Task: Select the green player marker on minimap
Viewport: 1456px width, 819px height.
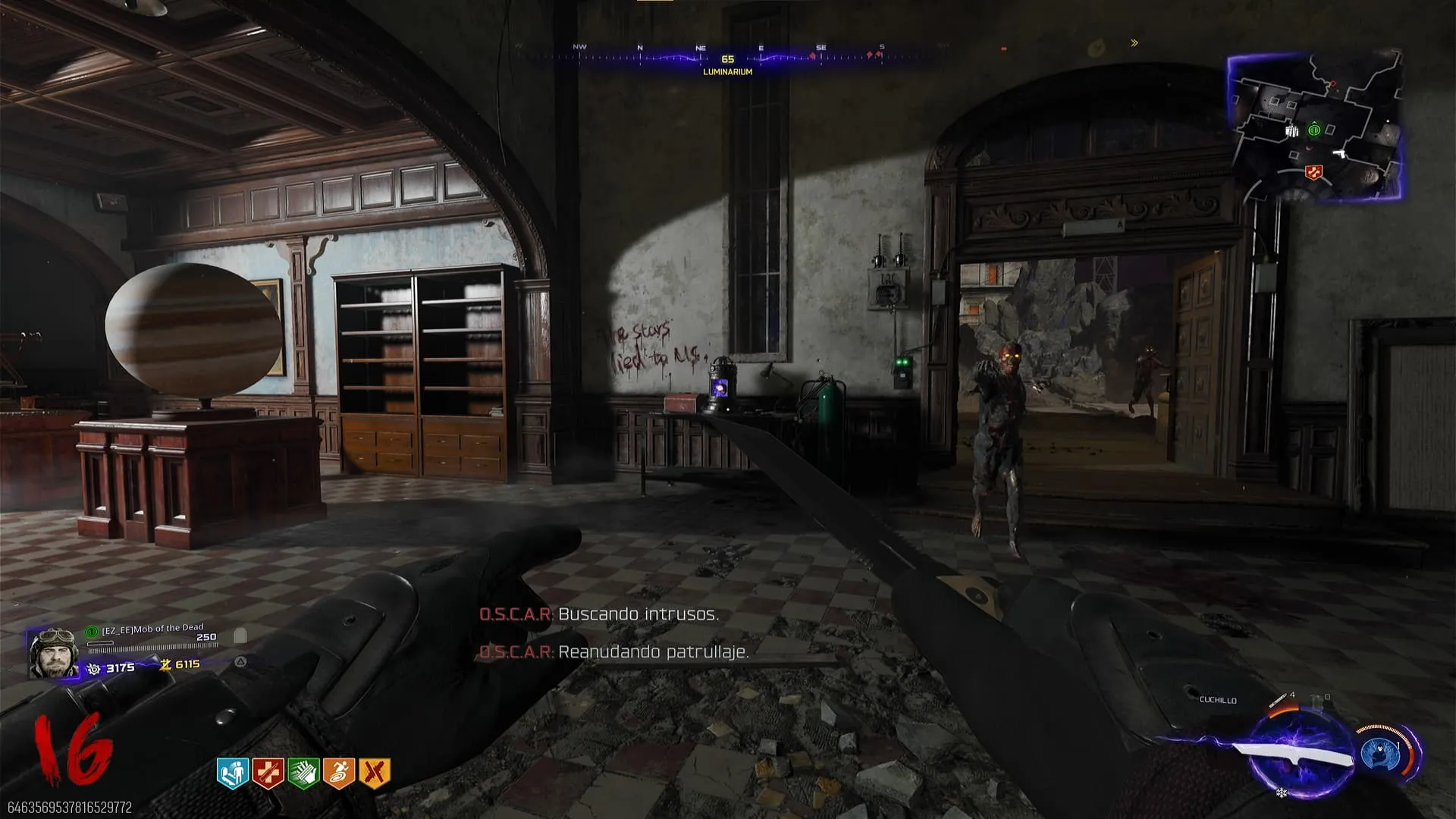Action: point(1314,130)
